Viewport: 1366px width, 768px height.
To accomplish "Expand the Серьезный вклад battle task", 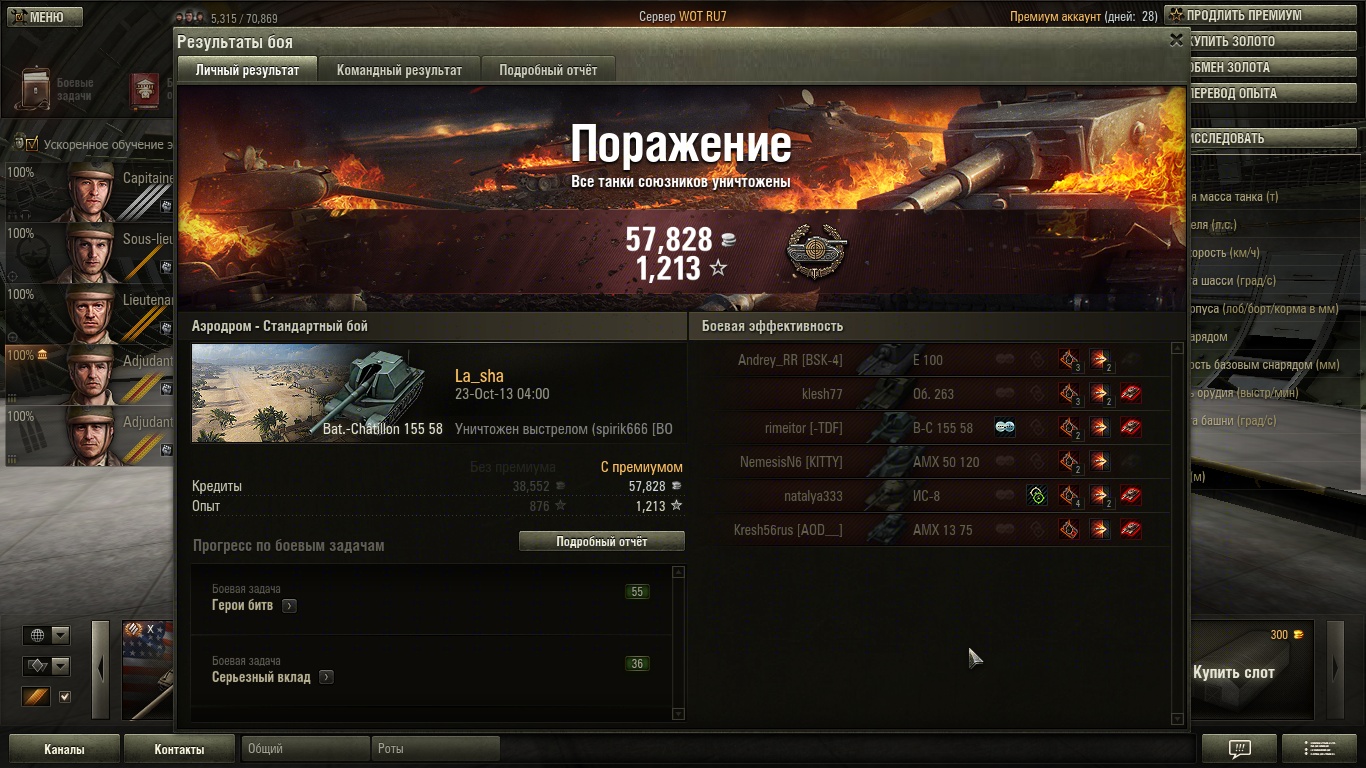I will (x=326, y=678).
